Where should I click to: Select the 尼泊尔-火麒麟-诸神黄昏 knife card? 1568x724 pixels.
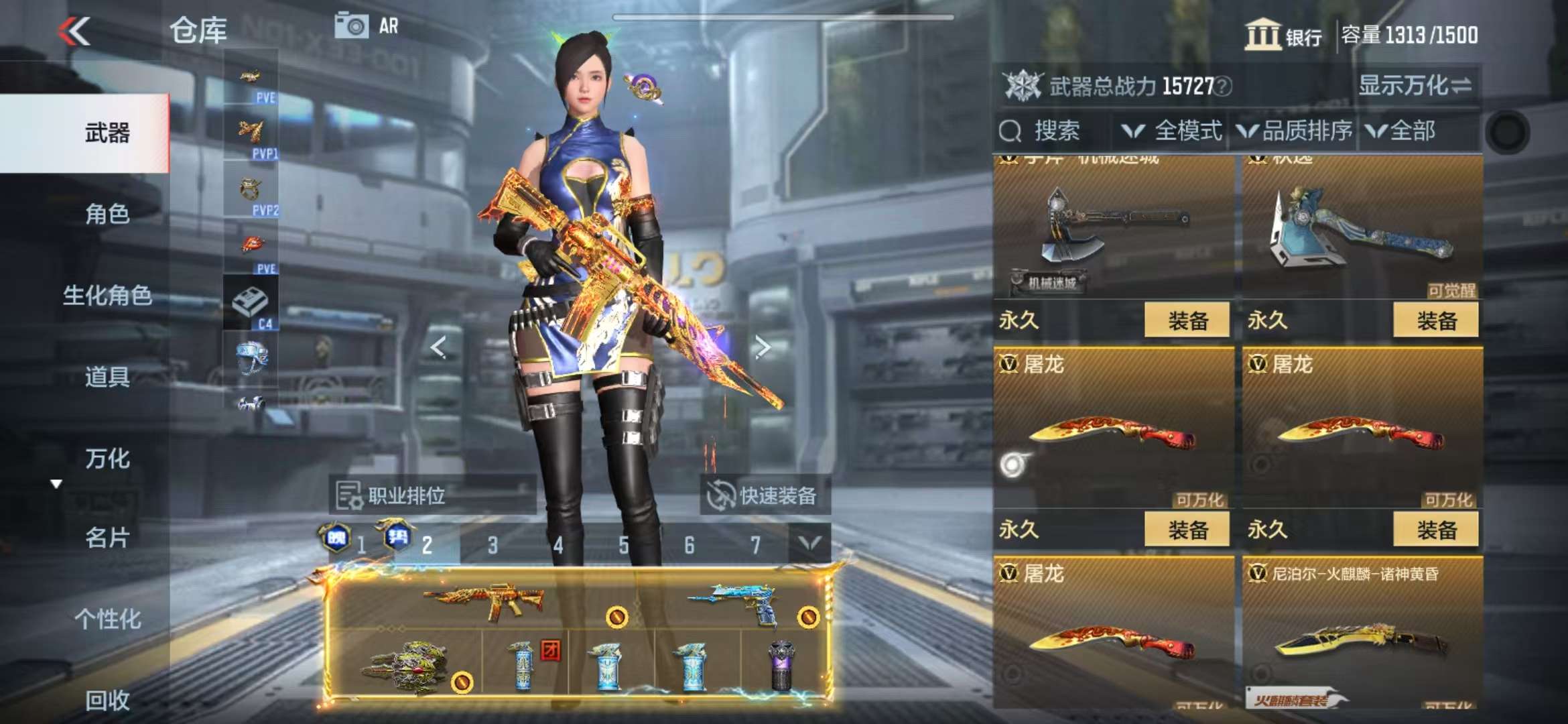point(1362,630)
